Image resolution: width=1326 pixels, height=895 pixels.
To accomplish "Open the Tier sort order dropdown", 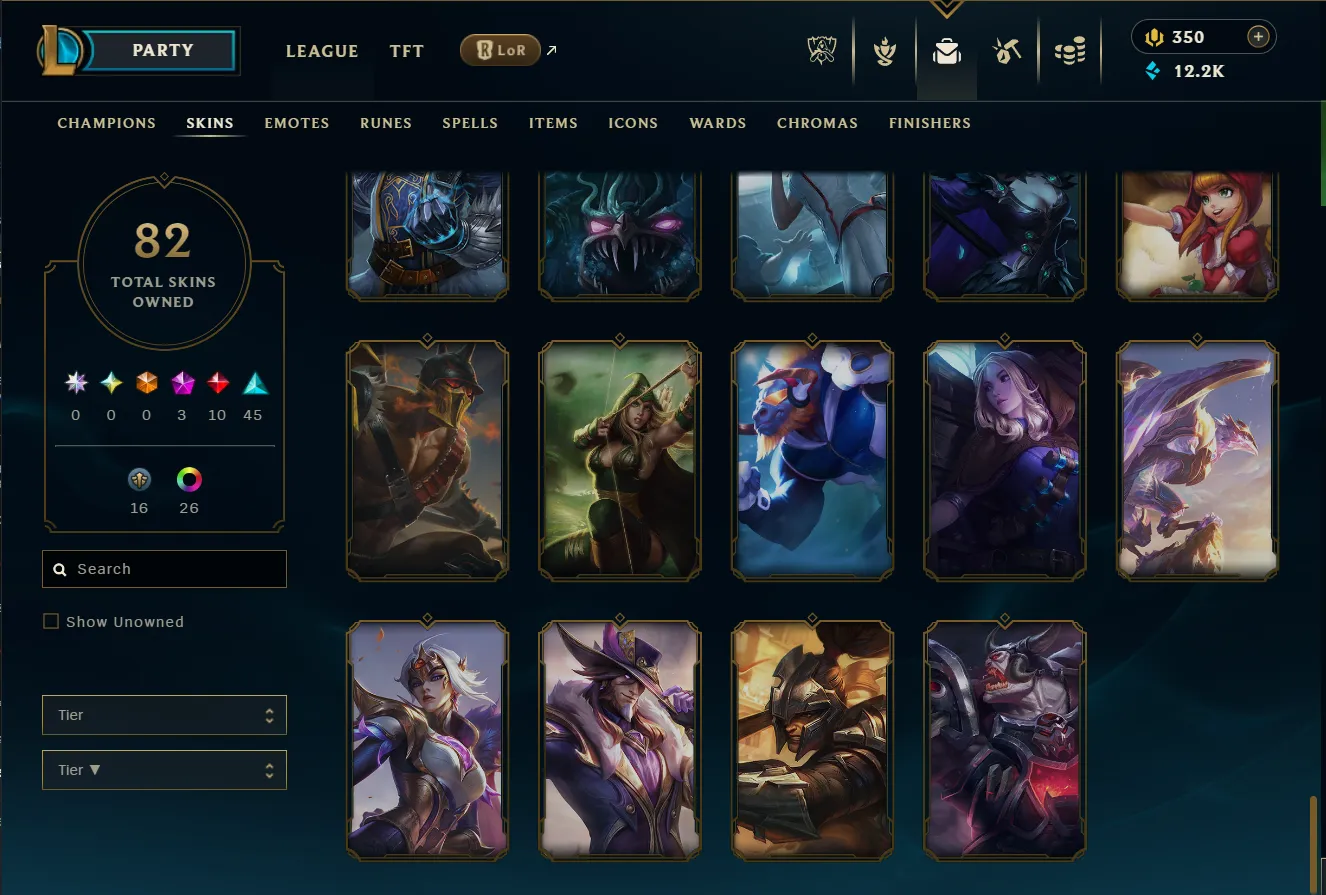I will tap(163, 770).
